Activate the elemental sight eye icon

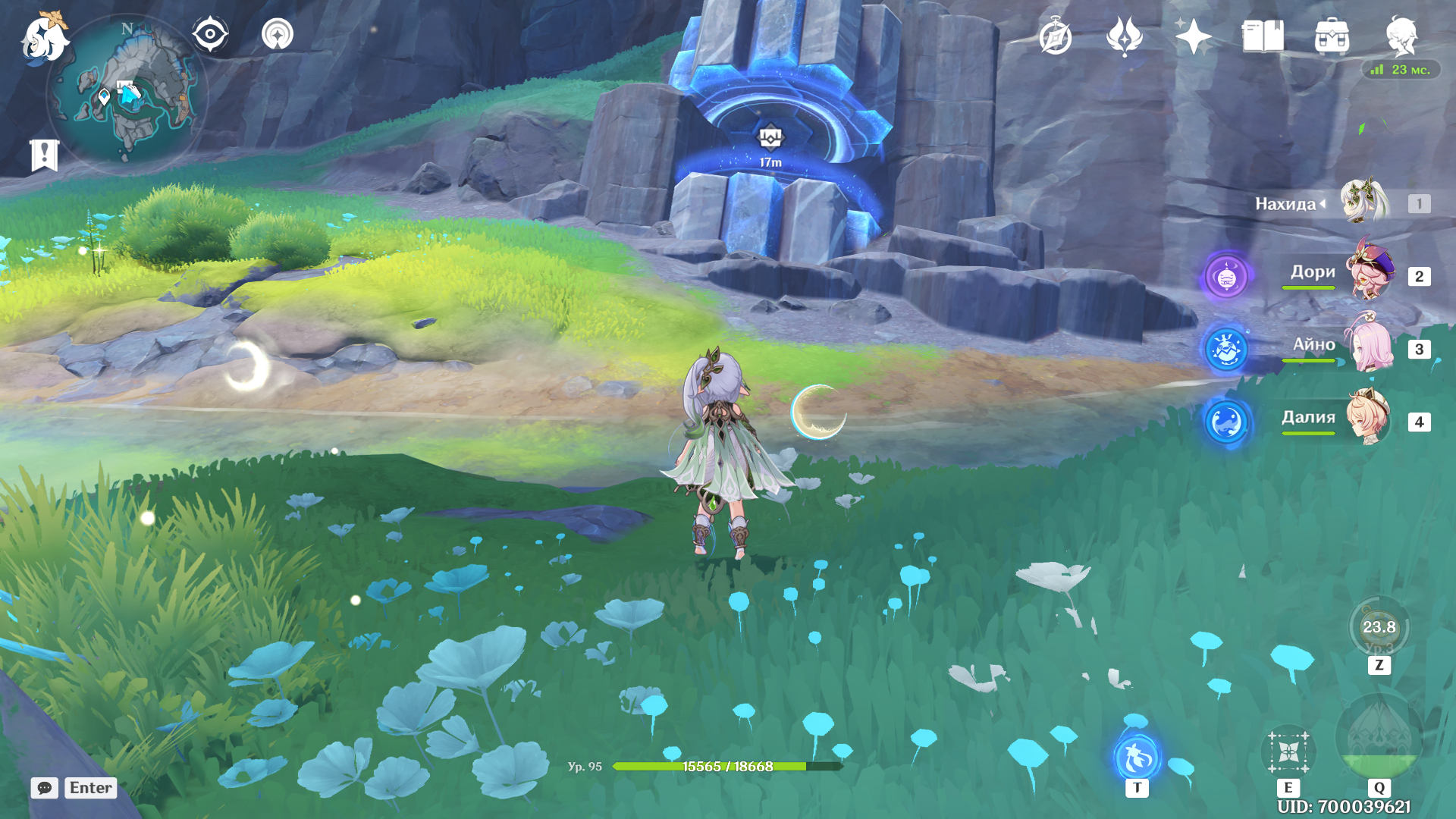(210, 34)
